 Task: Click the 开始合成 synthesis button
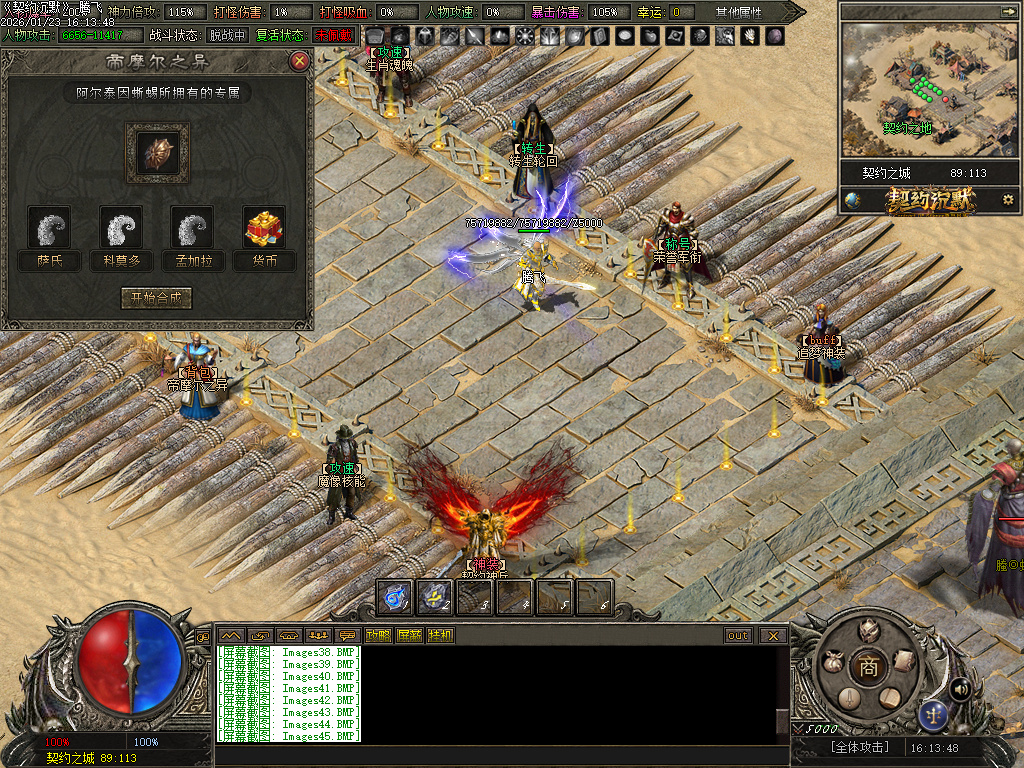156,298
